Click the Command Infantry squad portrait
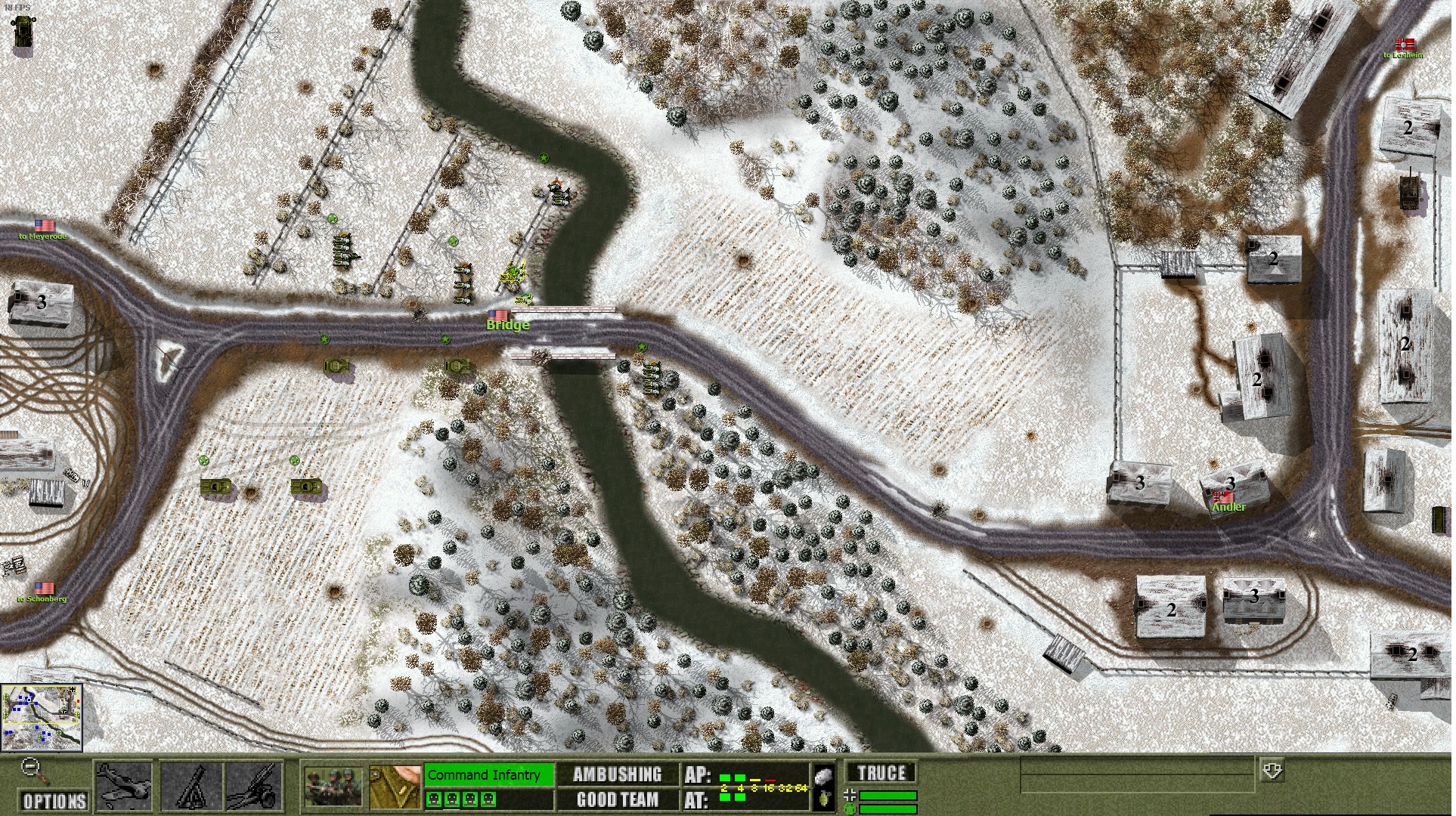This screenshot has height=816, width=1456. [333, 787]
